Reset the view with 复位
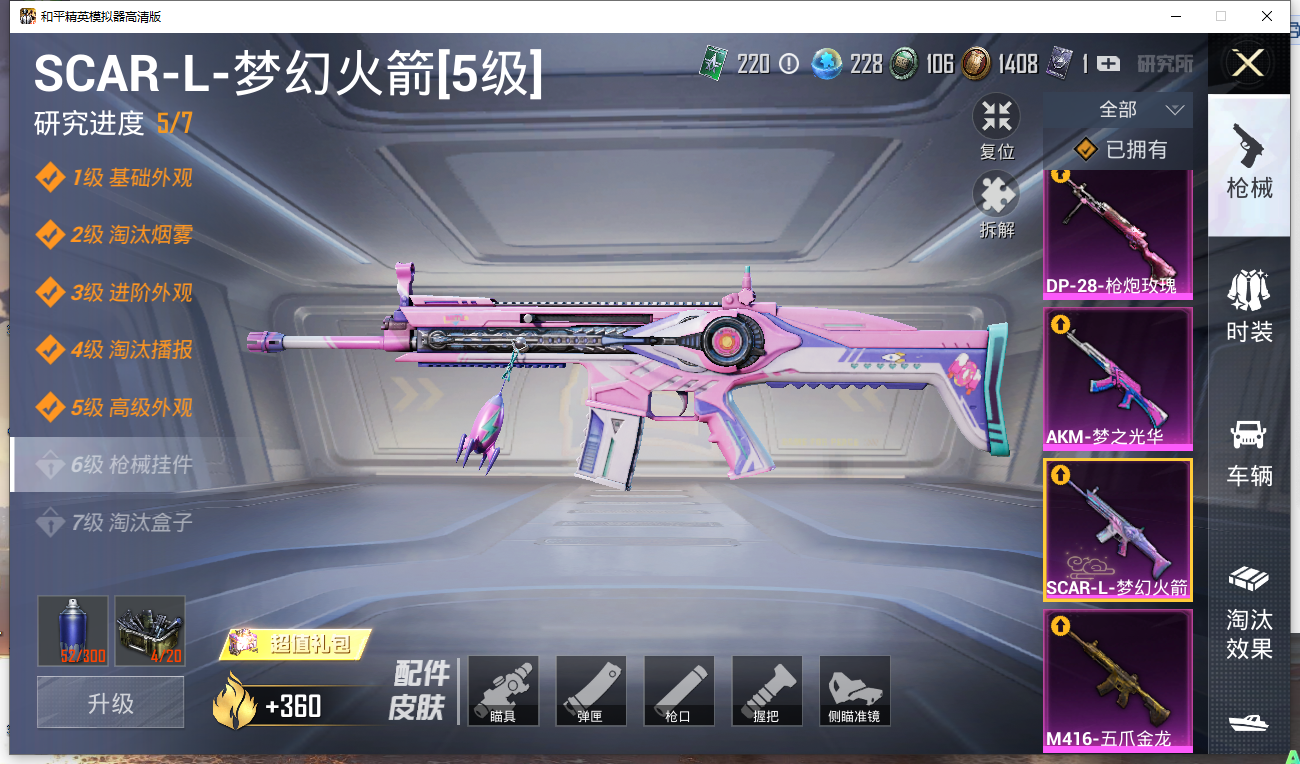Screen dimensions: 1300x764 [996, 126]
